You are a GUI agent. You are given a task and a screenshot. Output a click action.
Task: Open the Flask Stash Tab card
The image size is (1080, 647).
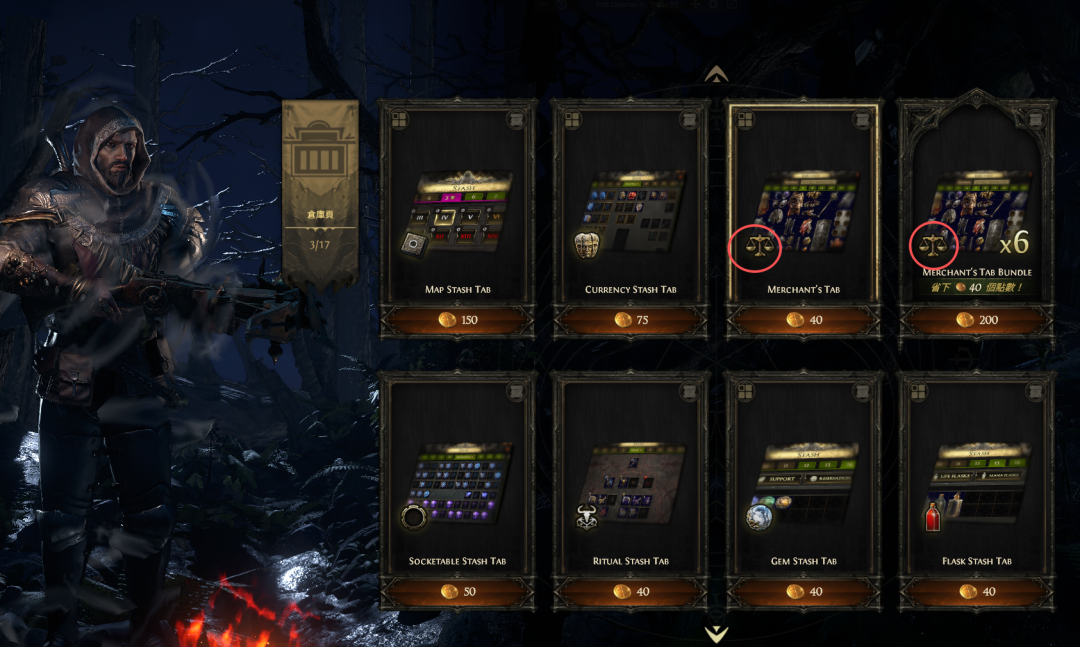click(976, 480)
